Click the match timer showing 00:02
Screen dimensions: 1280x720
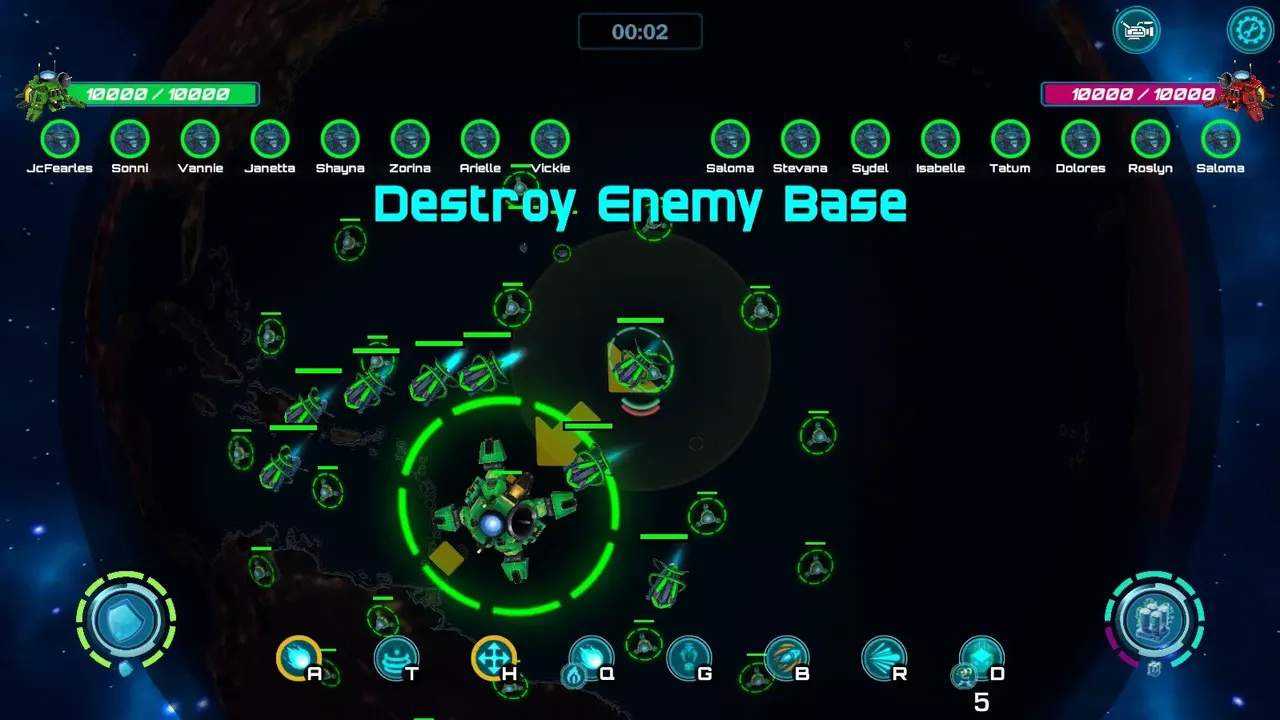click(639, 31)
